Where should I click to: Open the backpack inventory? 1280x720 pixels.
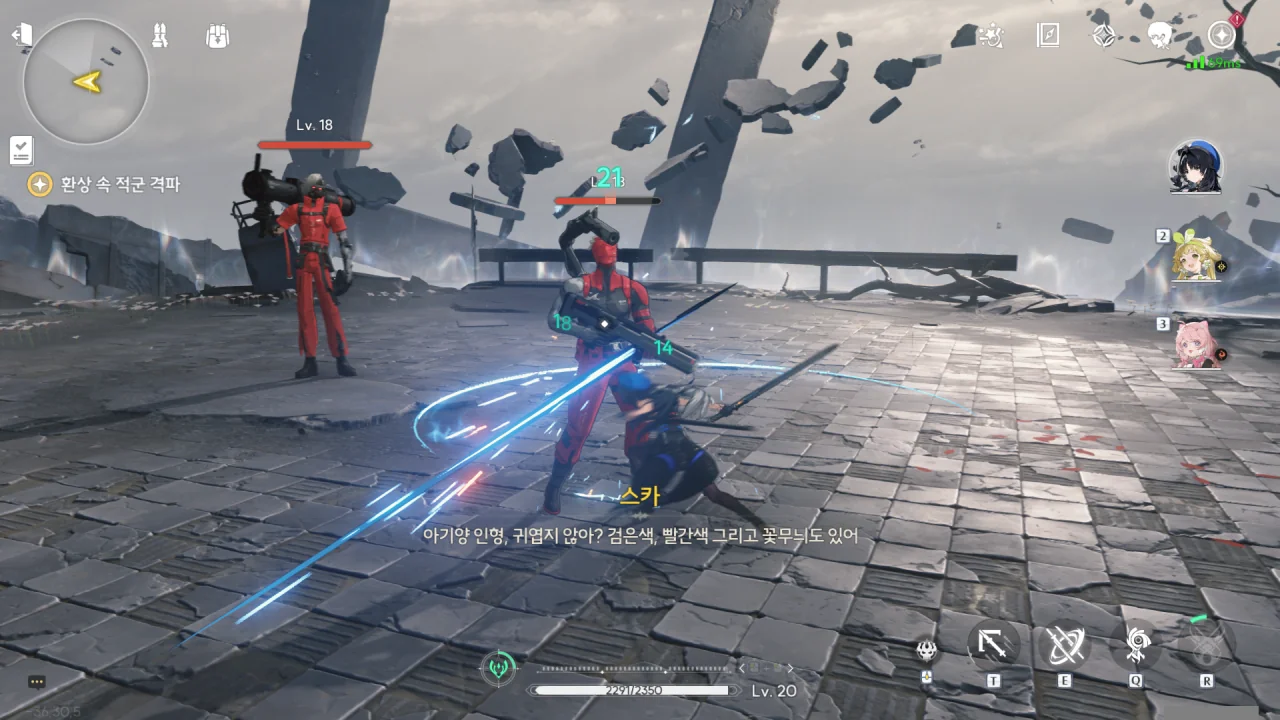(217, 36)
